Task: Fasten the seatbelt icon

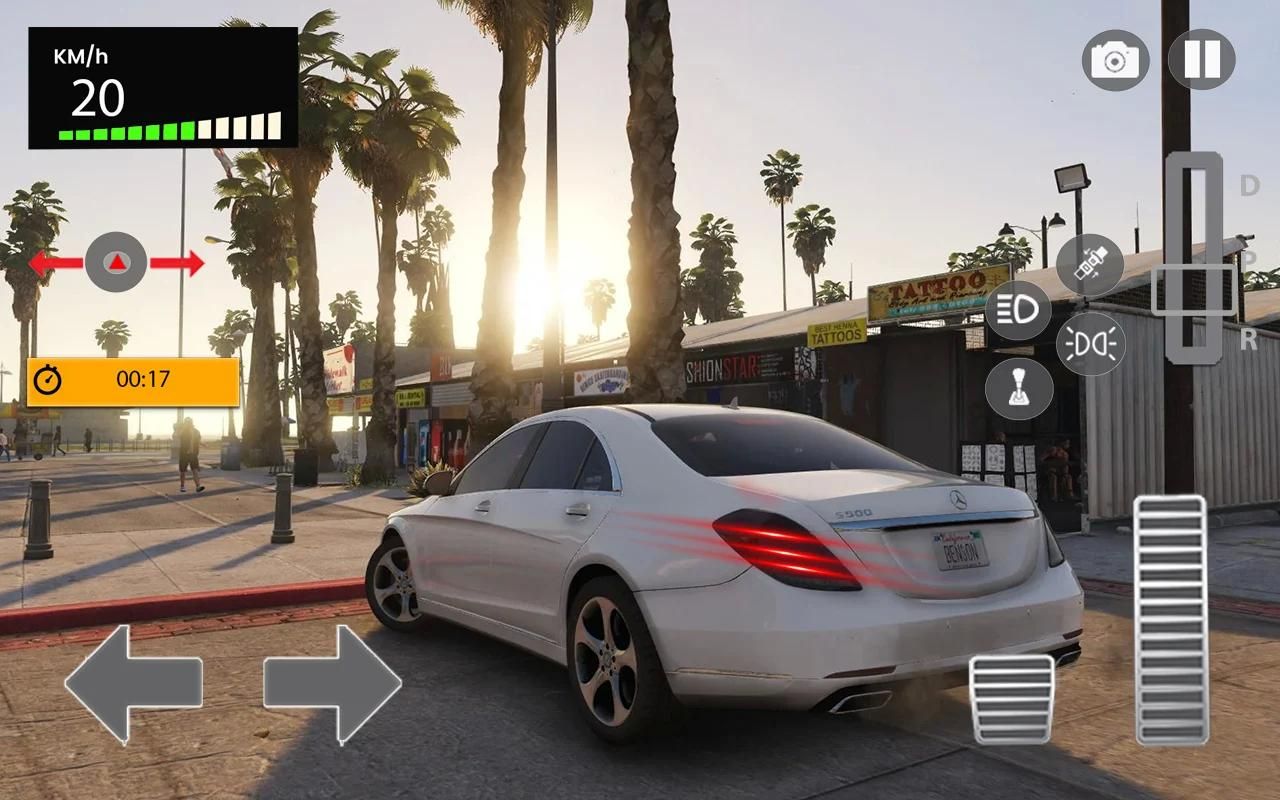Action: (1089, 265)
